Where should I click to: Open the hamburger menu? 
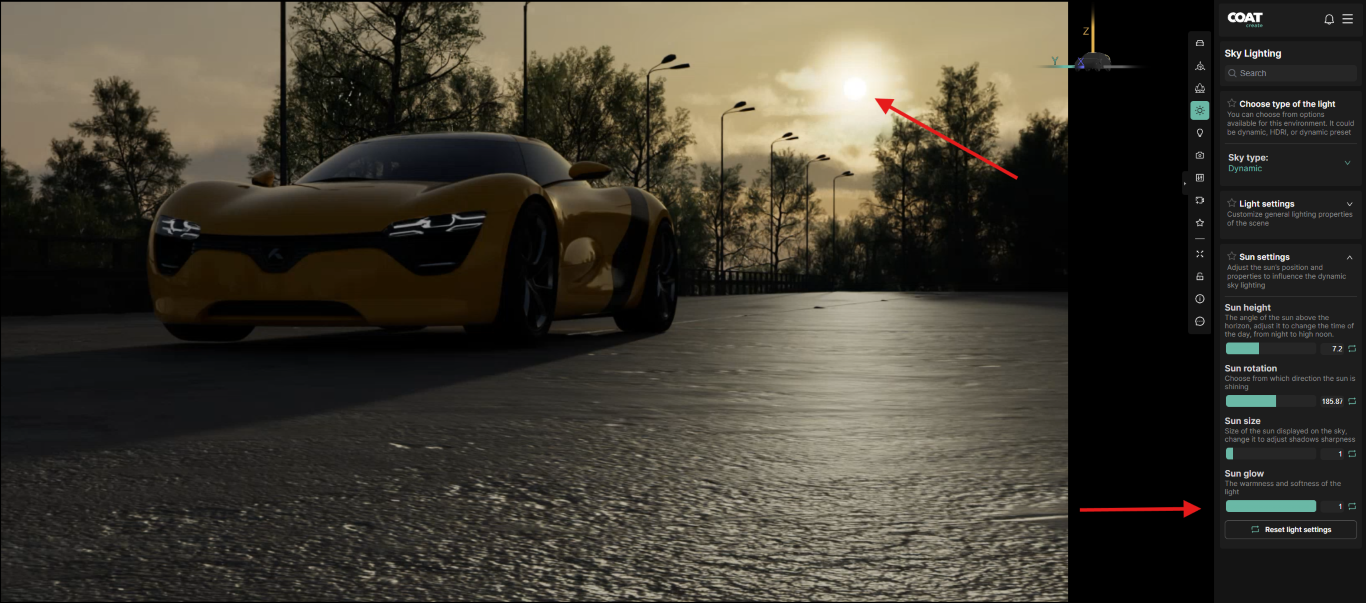click(1347, 19)
